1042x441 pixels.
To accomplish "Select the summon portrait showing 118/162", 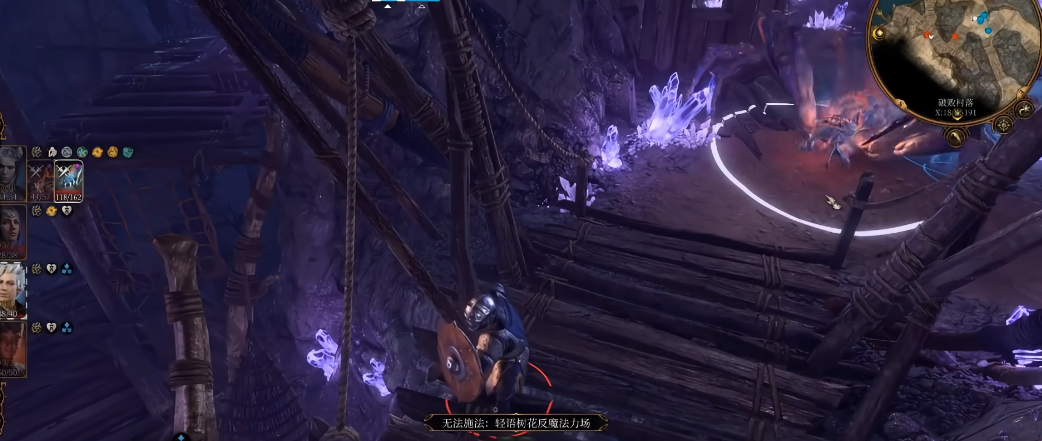I will 68,181.
